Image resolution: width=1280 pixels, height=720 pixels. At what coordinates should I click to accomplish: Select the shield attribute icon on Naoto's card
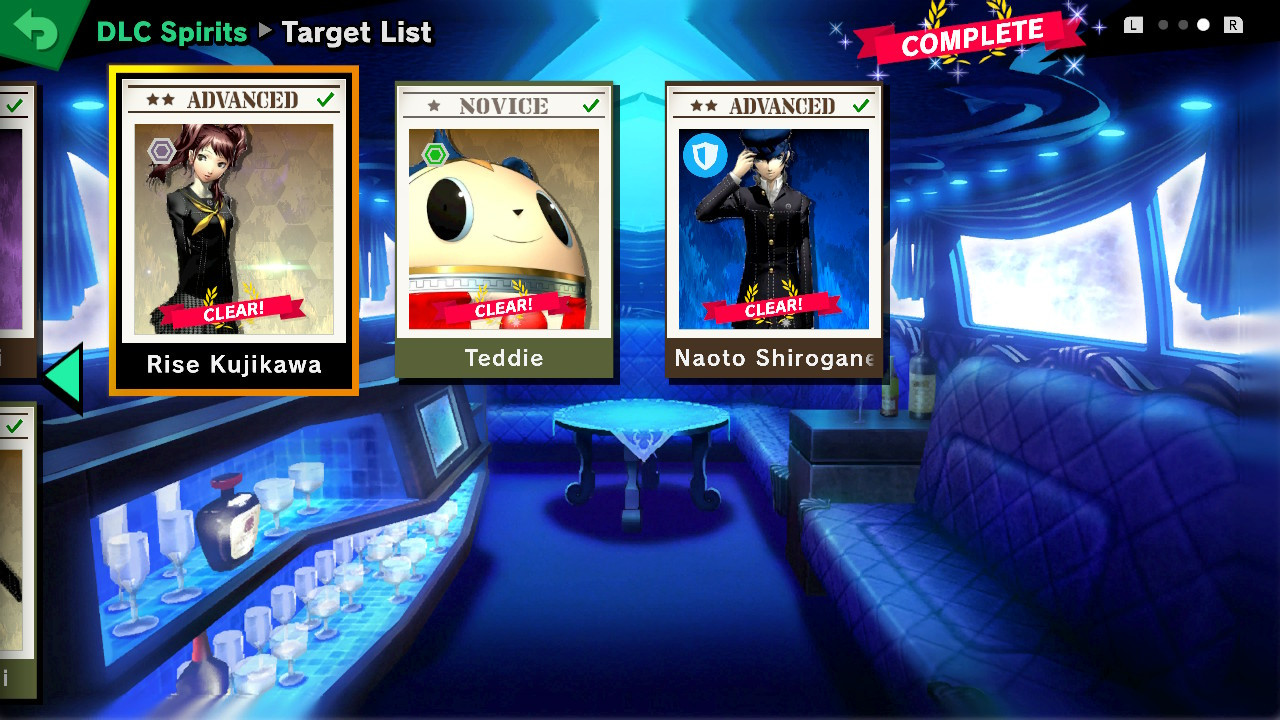(x=705, y=157)
